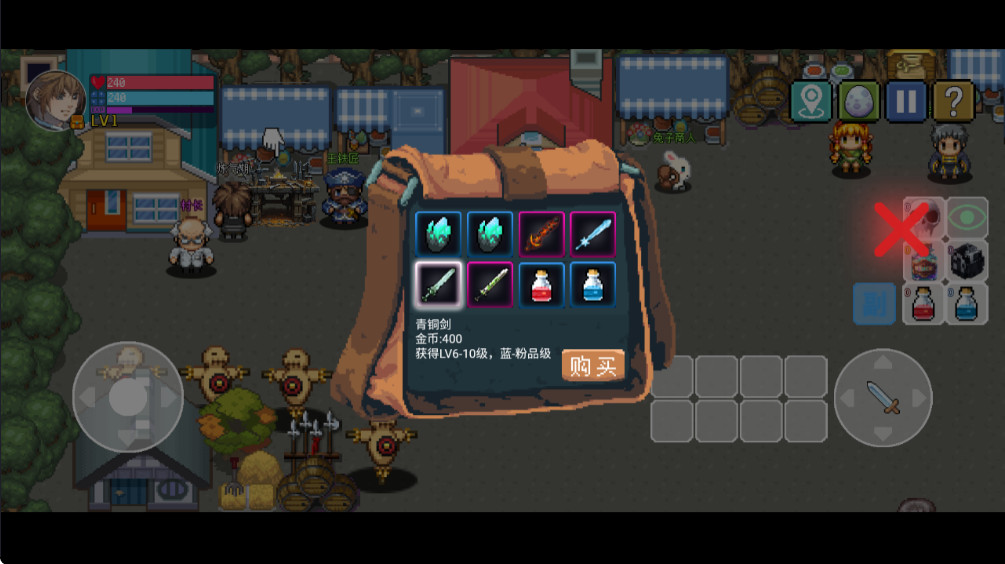Pick the blue potion in the shop
1005x564 pixels.
(x=593, y=285)
